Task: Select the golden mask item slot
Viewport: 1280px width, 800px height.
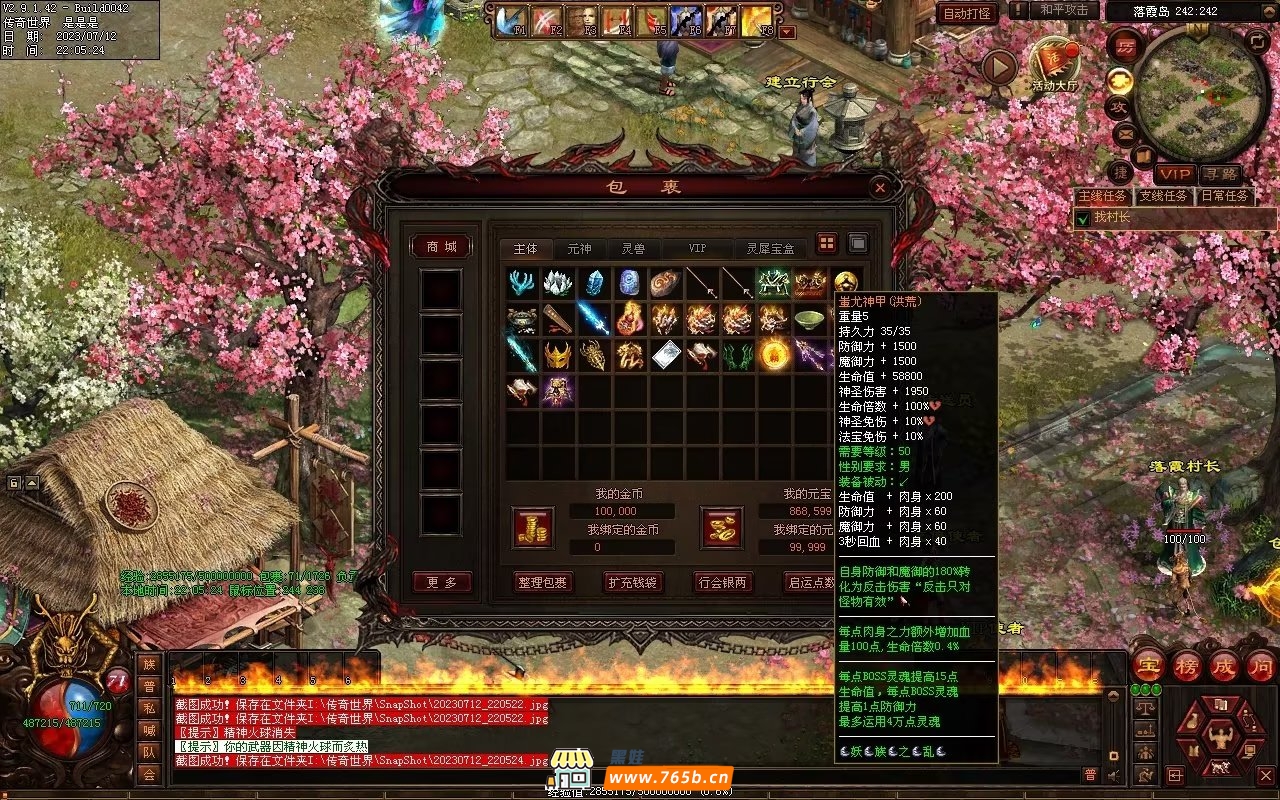Action: click(x=558, y=355)
